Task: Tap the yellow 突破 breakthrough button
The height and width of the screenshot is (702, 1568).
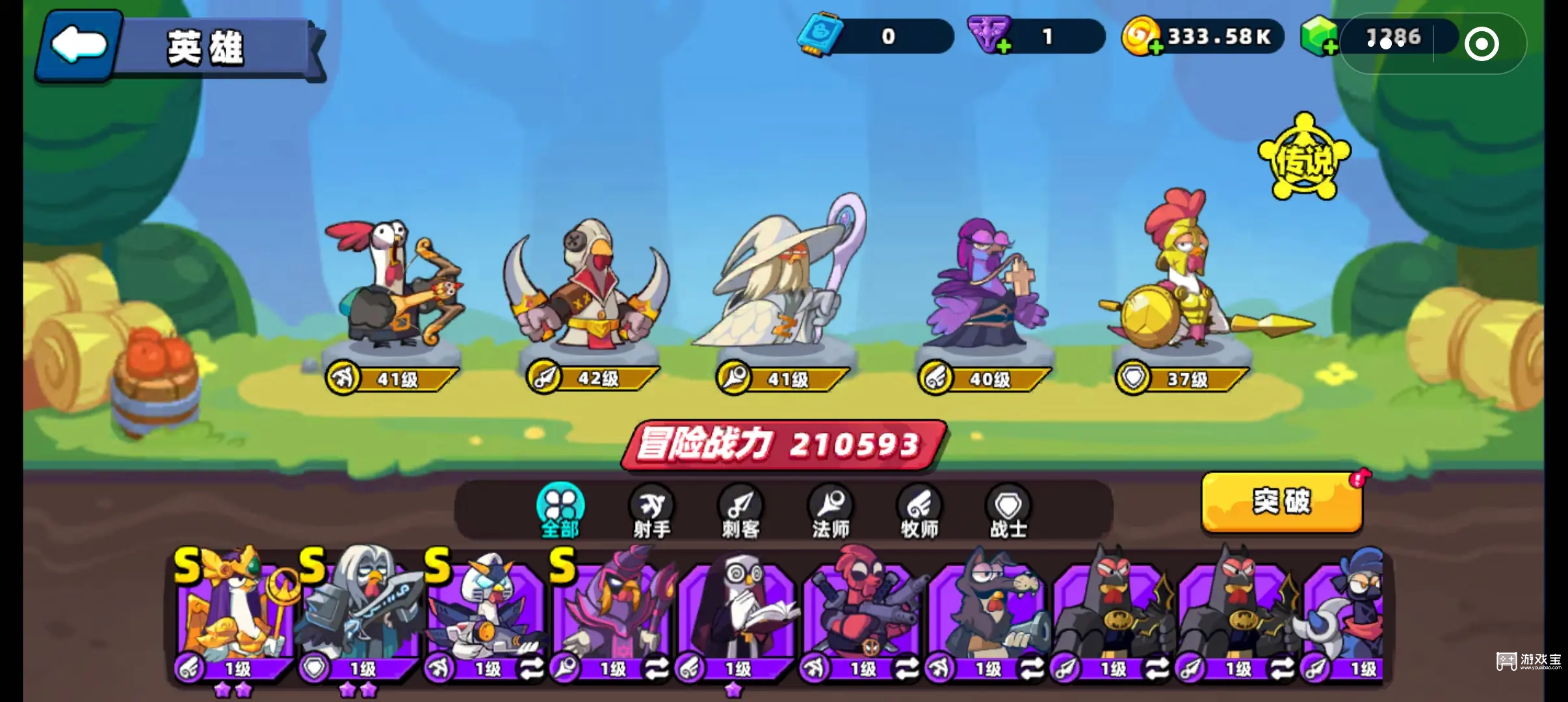Action: (x=1281, y=502)
